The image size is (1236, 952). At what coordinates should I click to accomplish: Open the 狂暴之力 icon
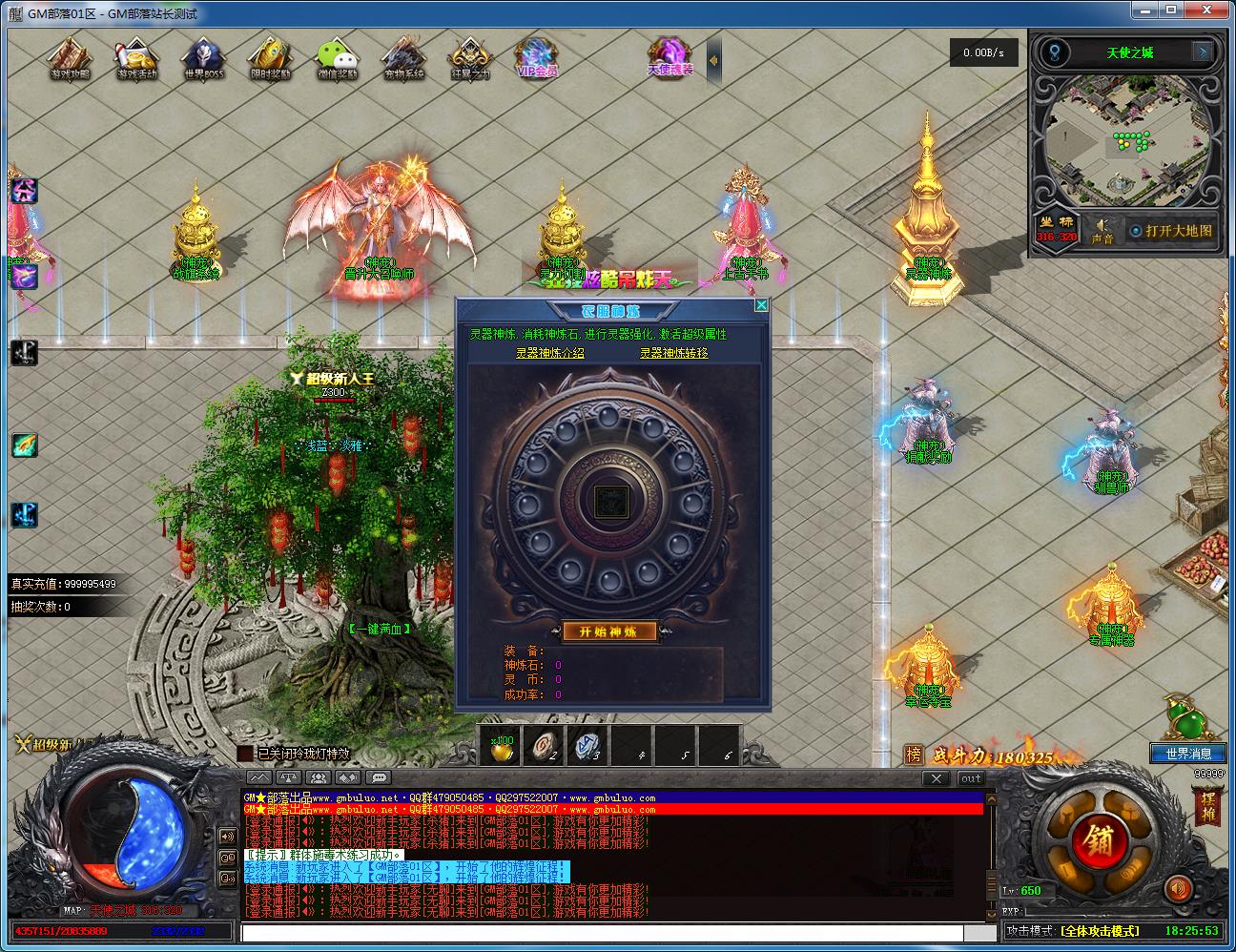click(x=470, y=57)
